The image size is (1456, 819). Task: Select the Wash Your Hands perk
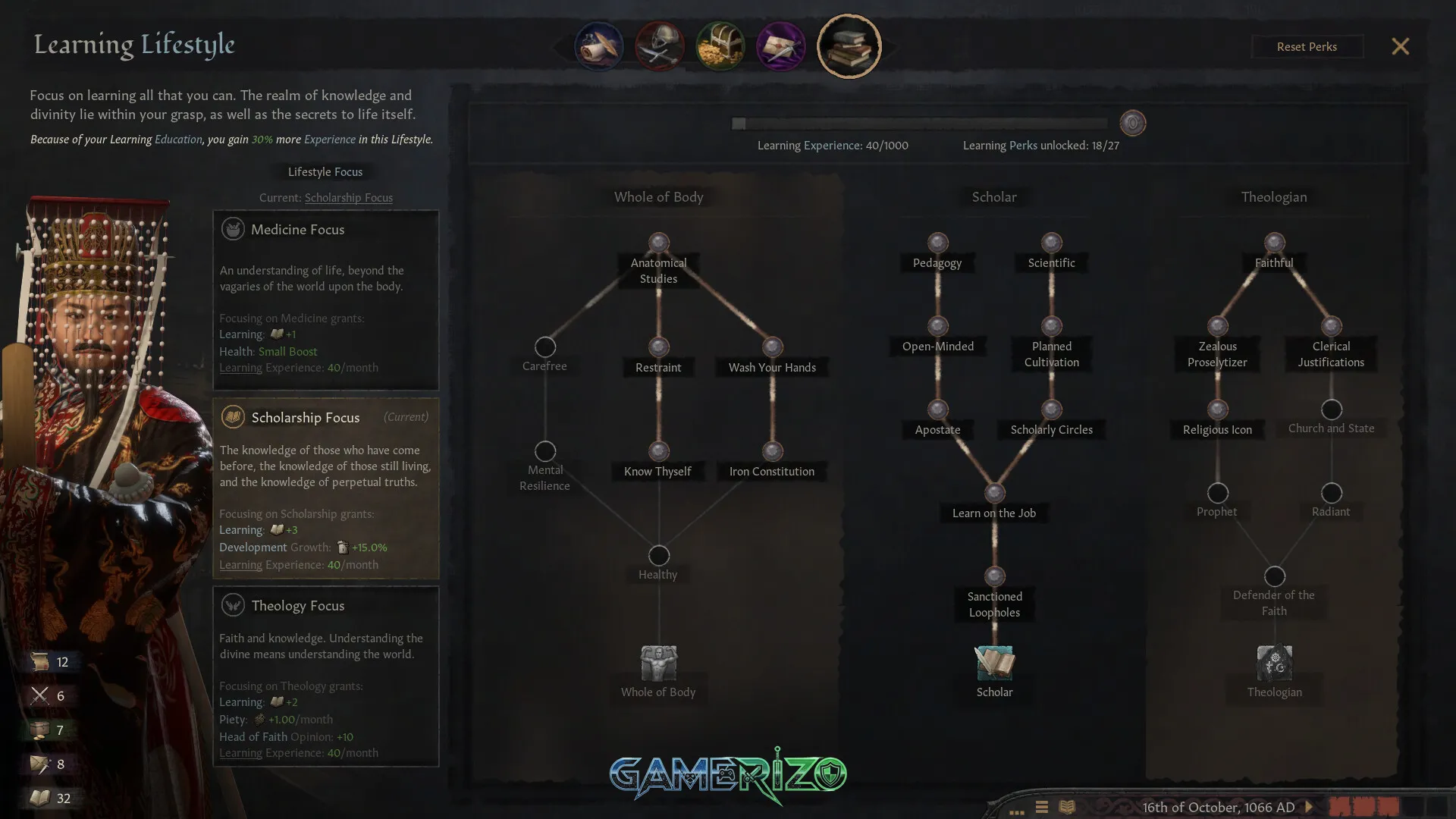coord(772,347)
